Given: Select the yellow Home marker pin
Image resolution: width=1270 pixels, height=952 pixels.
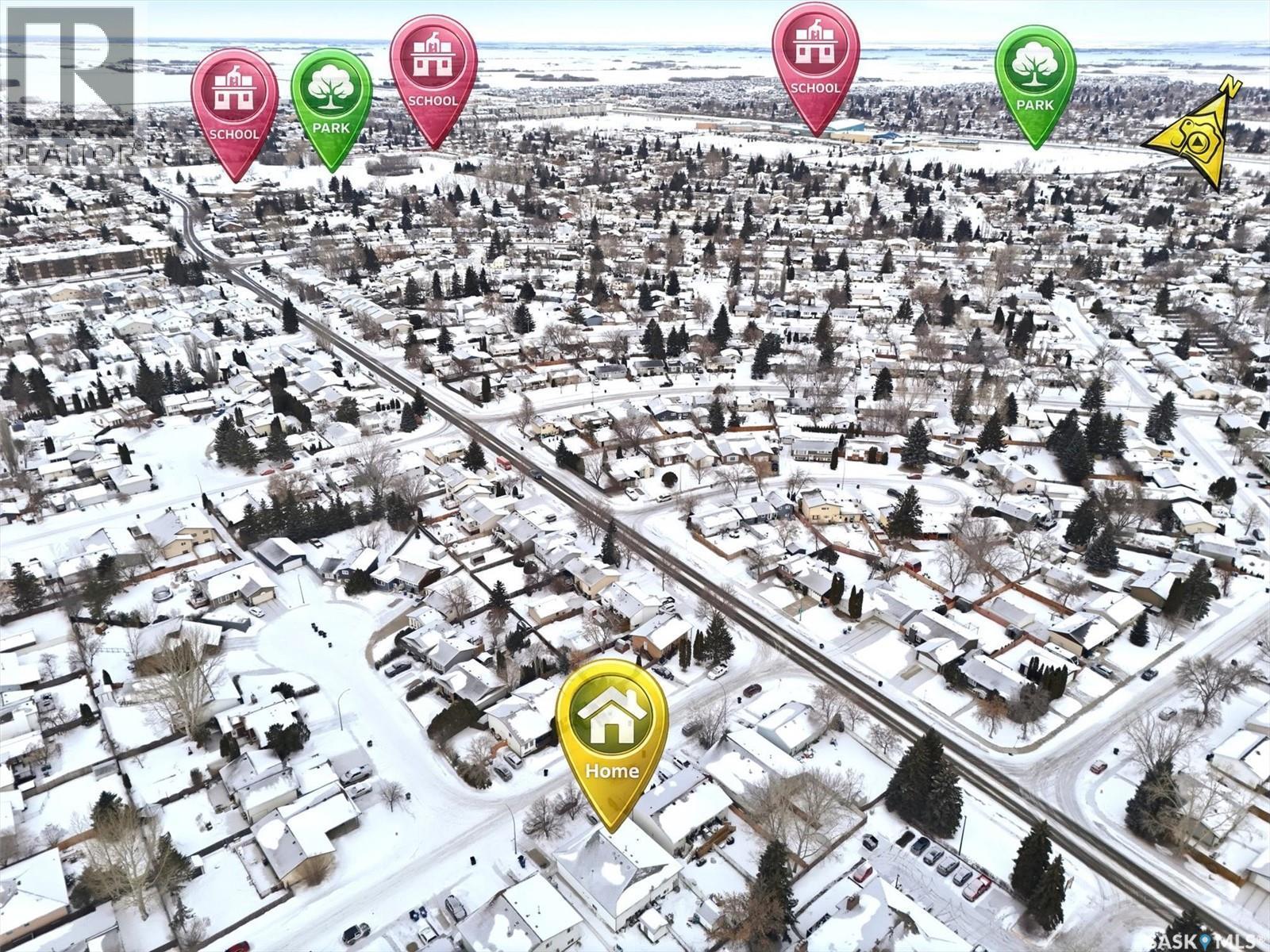Looking at the screenshot, I should point(611,734).
